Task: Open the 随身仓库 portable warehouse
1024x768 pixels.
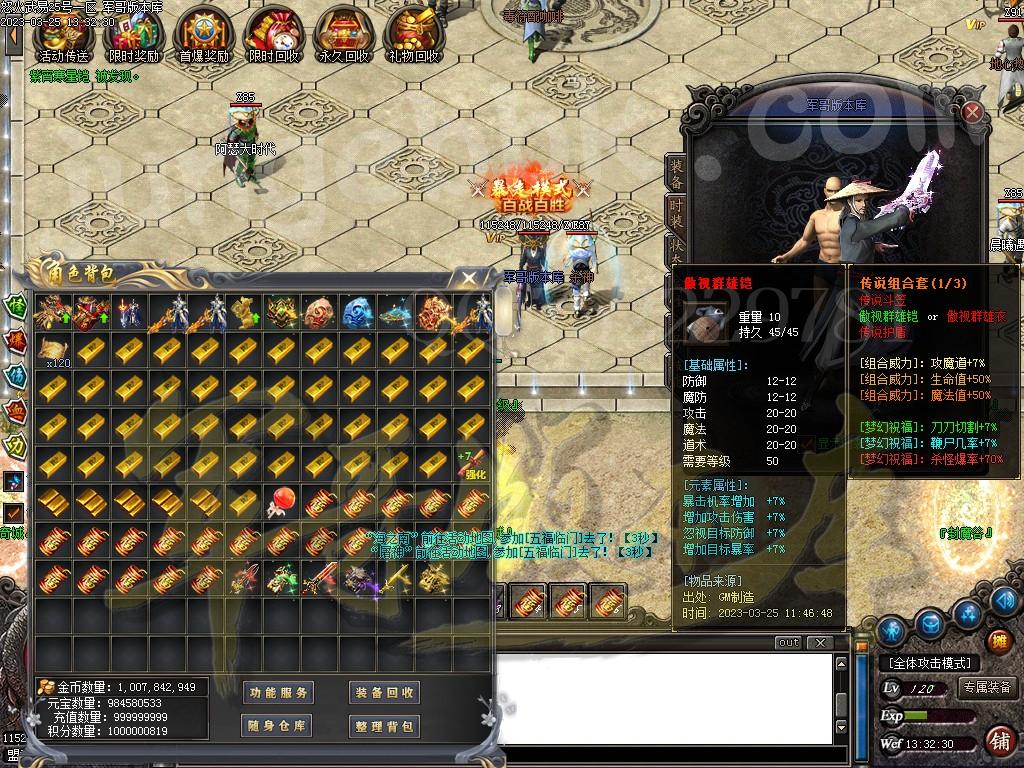Action: point(278,726)
